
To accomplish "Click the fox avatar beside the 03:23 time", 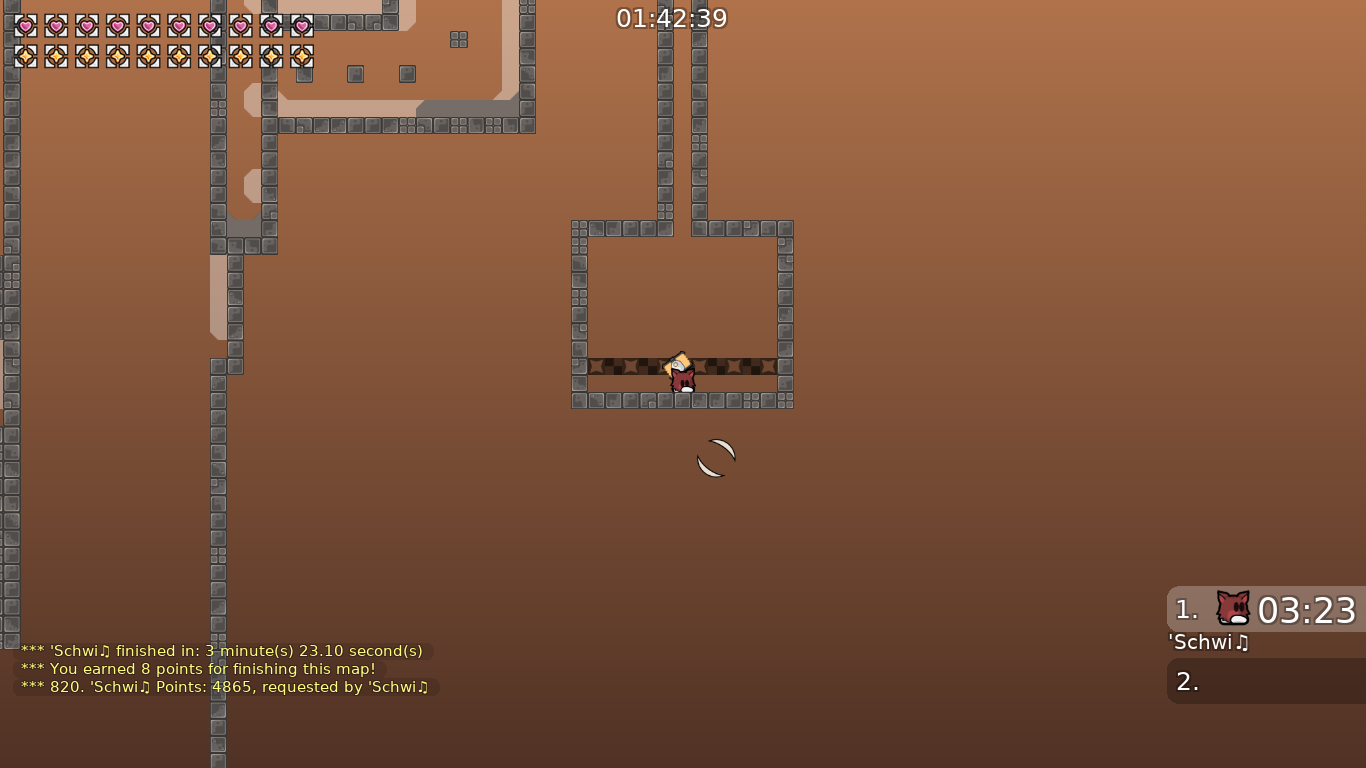I will (1232, 608).
